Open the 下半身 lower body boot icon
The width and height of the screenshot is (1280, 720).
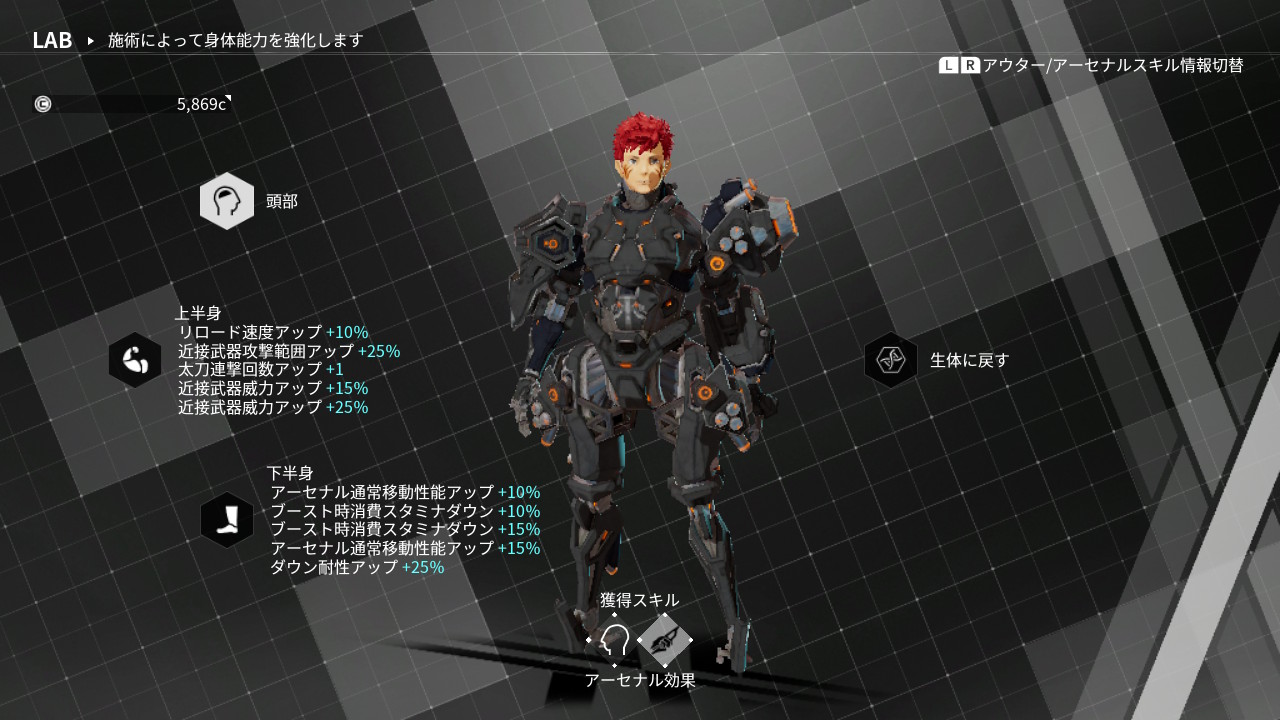pos(227,520)
